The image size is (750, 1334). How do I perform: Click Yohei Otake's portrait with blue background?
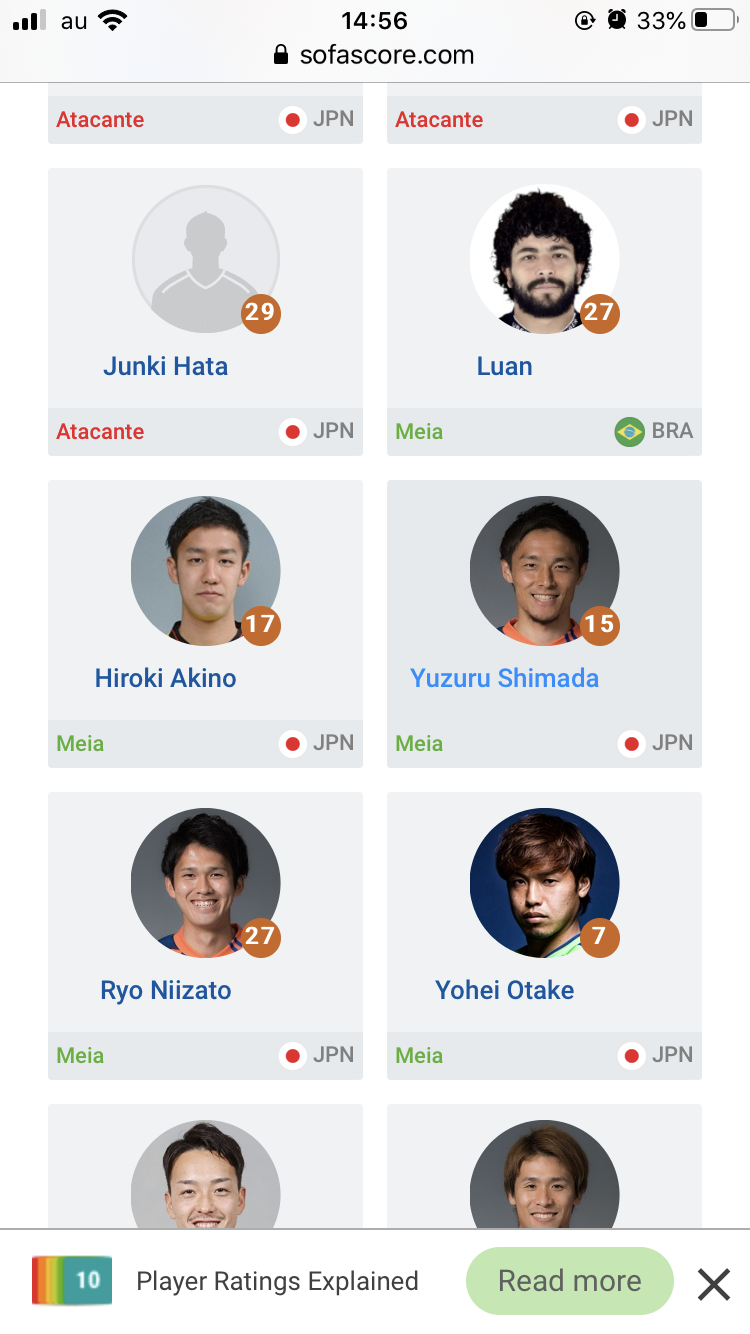544,882
